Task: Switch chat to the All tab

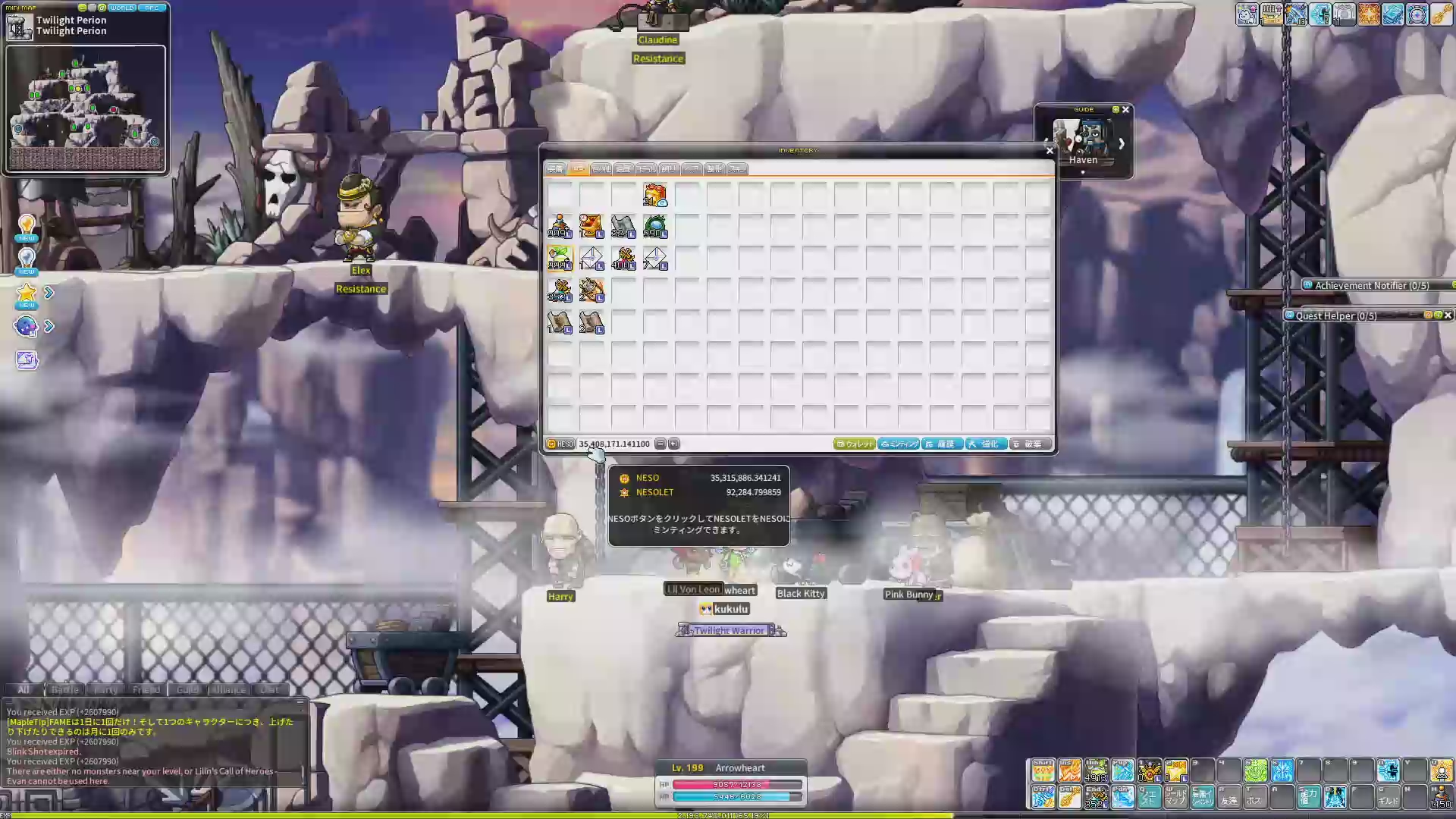Action: pos(24,689)
